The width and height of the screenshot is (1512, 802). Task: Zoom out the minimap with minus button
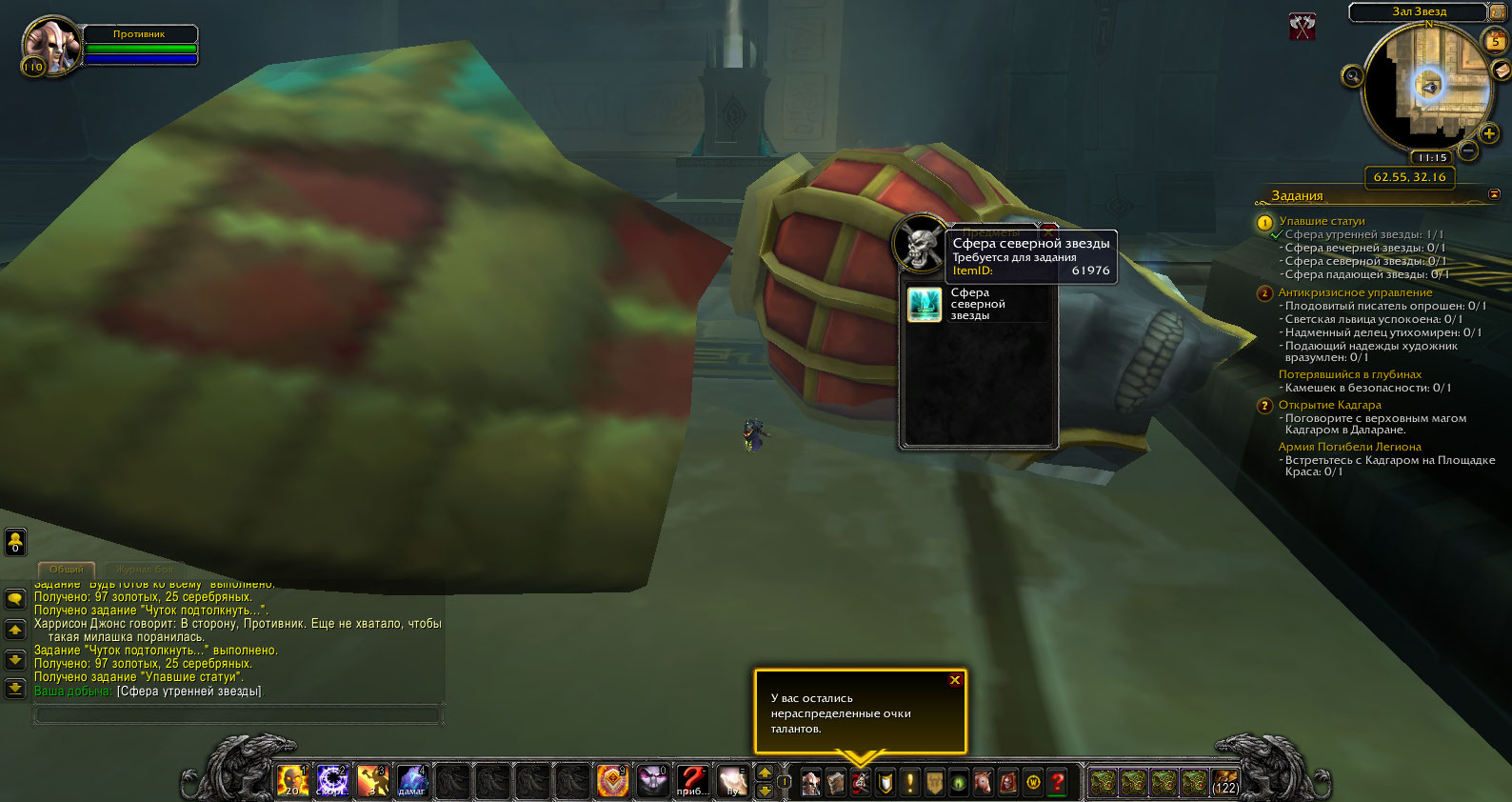[x=1468, y=150]
